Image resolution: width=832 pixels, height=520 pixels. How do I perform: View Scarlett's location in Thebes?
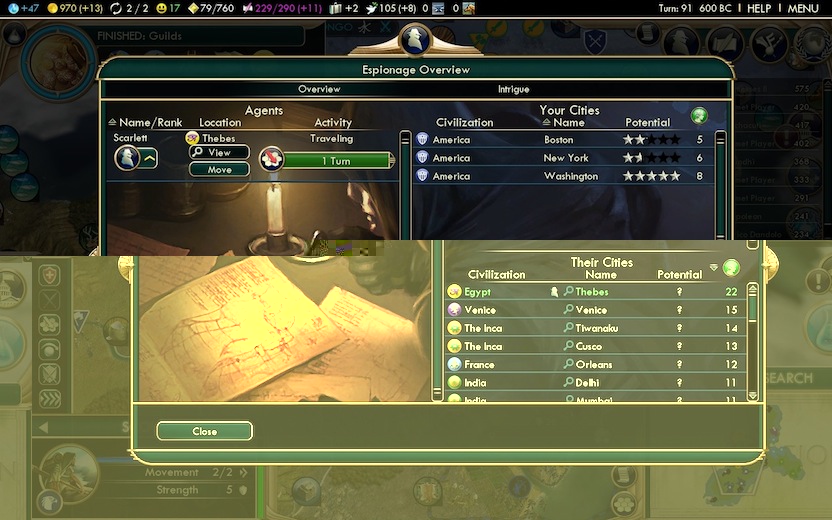click(x=219, y=152)
